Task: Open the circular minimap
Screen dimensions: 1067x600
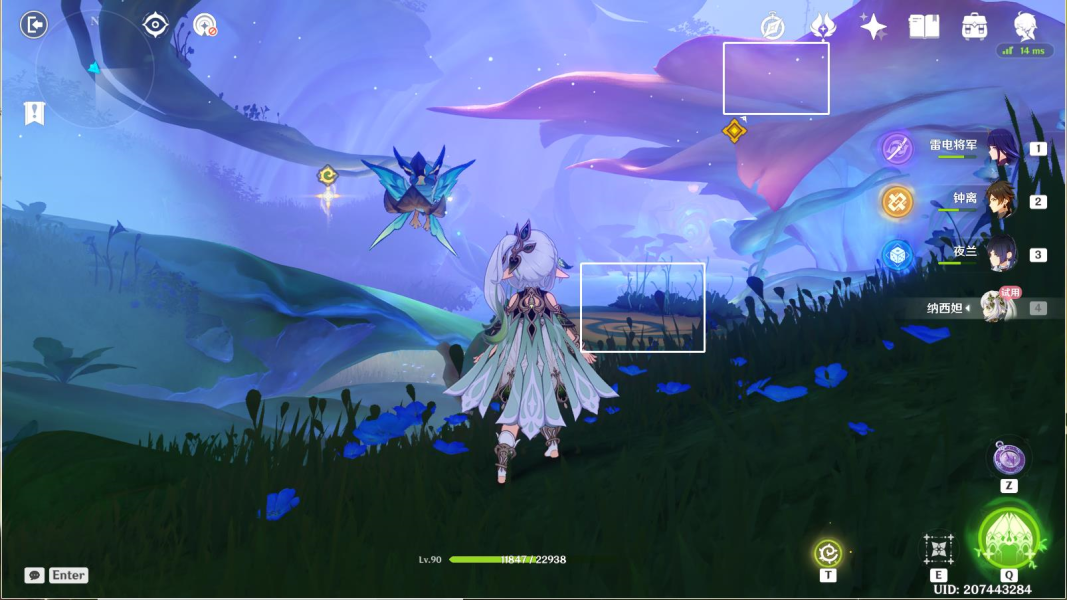Action: click(x=95, y=70)
